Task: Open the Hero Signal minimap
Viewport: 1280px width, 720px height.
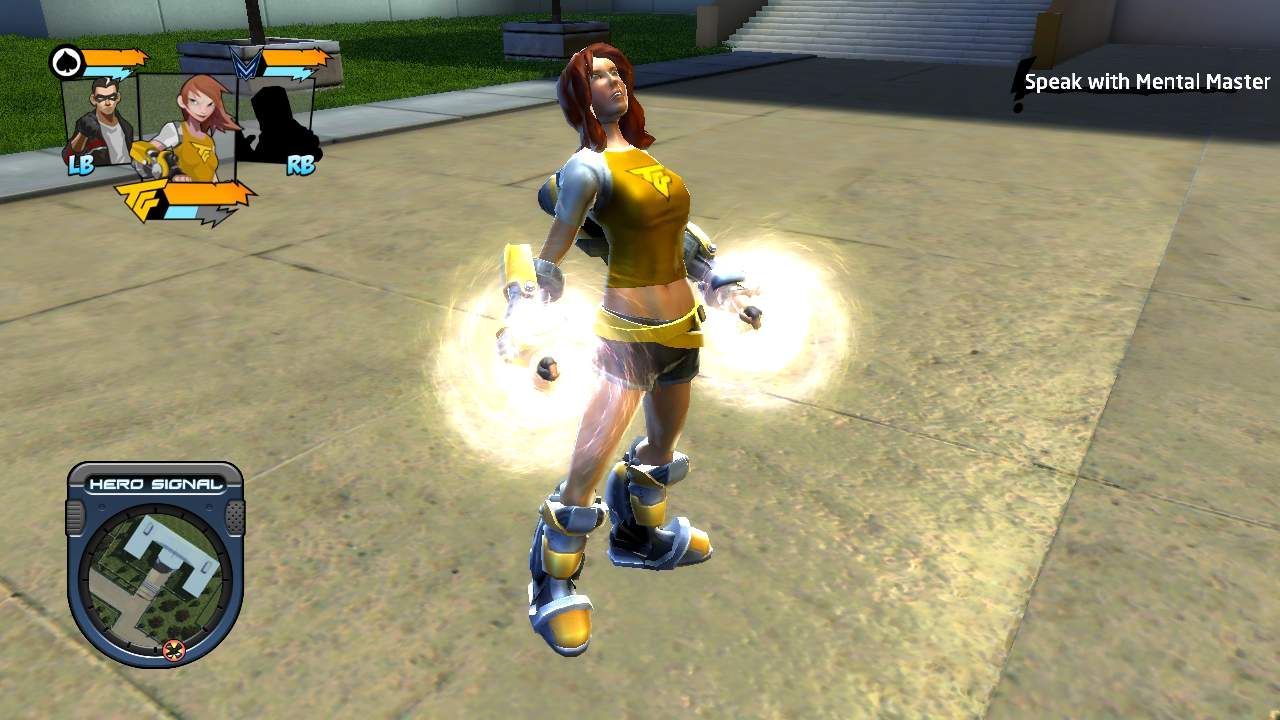Action: (x=155, y=577)
